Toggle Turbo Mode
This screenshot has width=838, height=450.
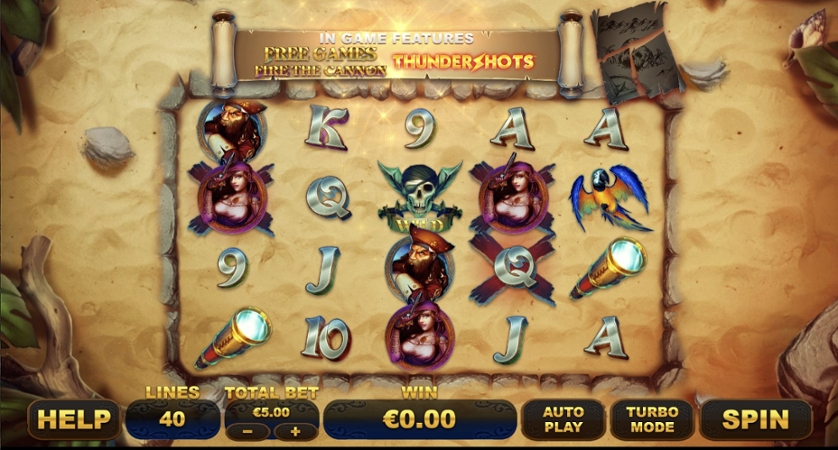pos(651,419)
